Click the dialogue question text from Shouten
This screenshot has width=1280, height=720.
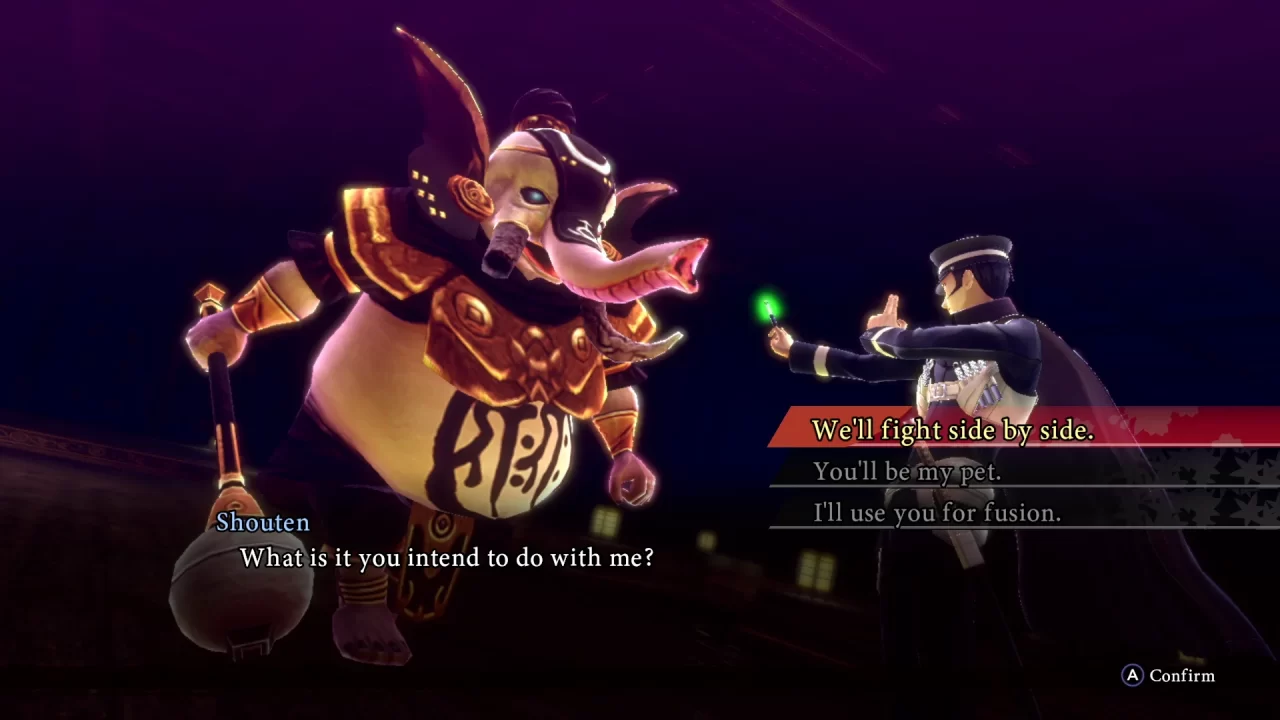point(447,558)
